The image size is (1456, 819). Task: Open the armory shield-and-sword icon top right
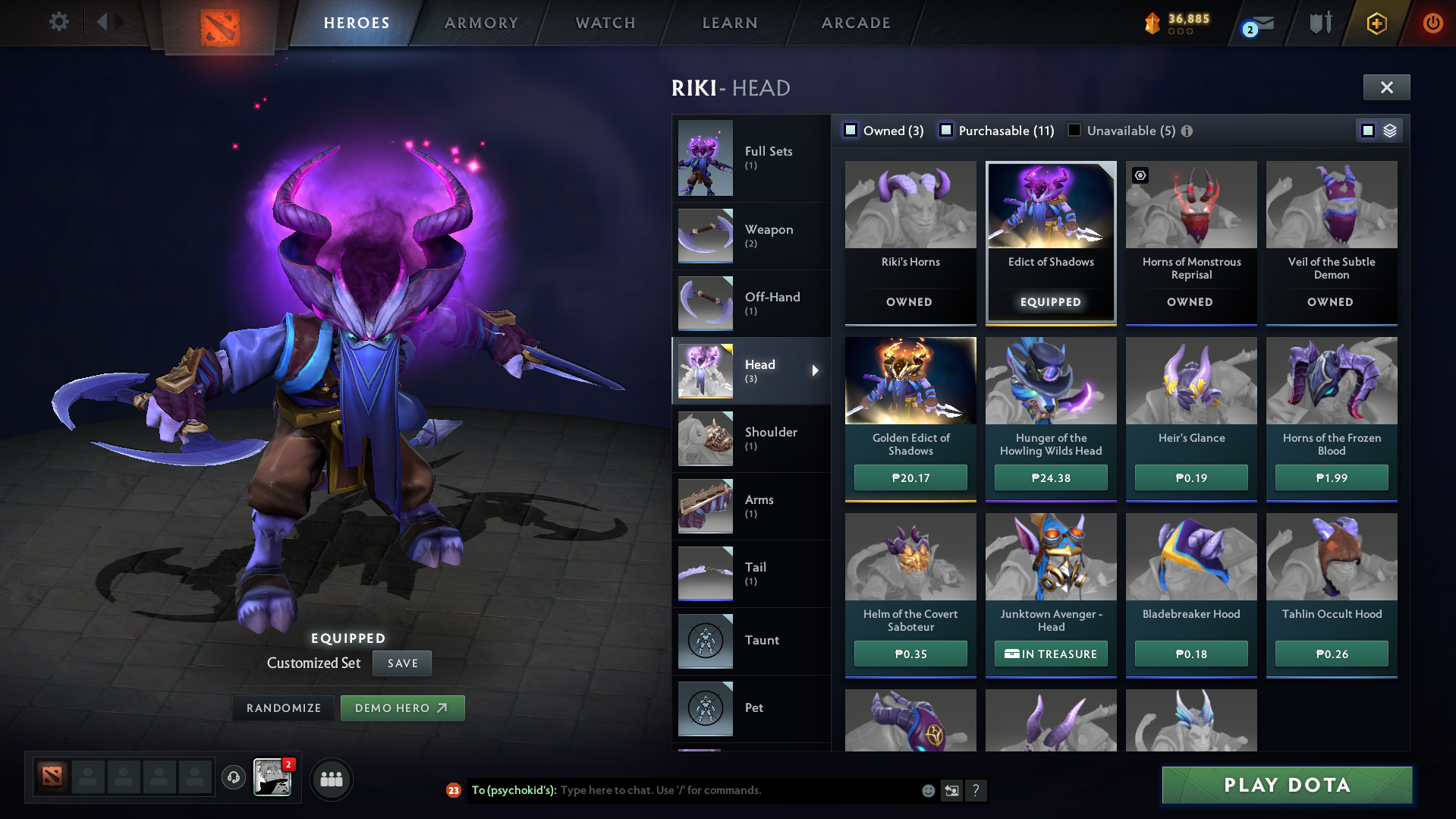coord(1319,24)
